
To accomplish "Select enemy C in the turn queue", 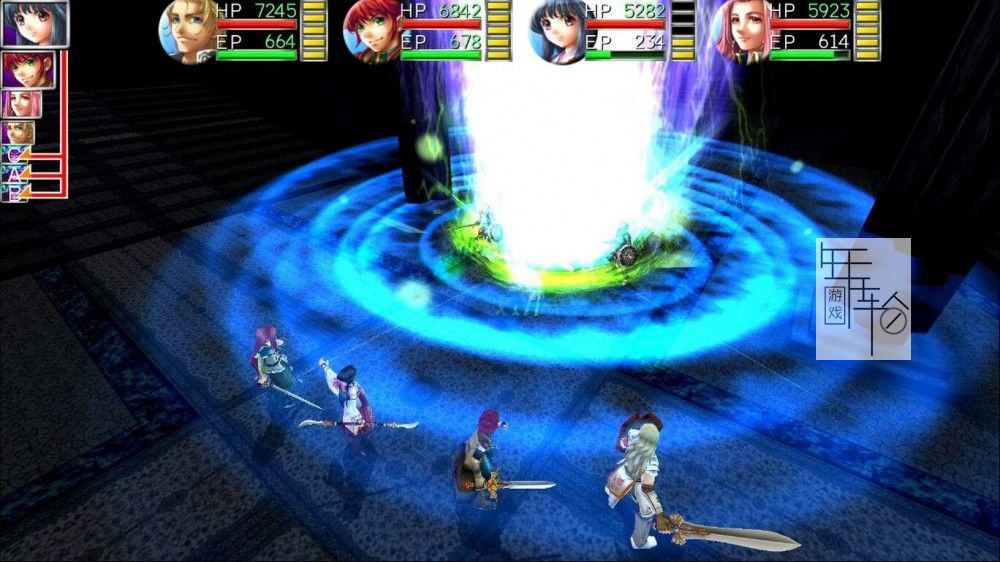I will (14, 153).
